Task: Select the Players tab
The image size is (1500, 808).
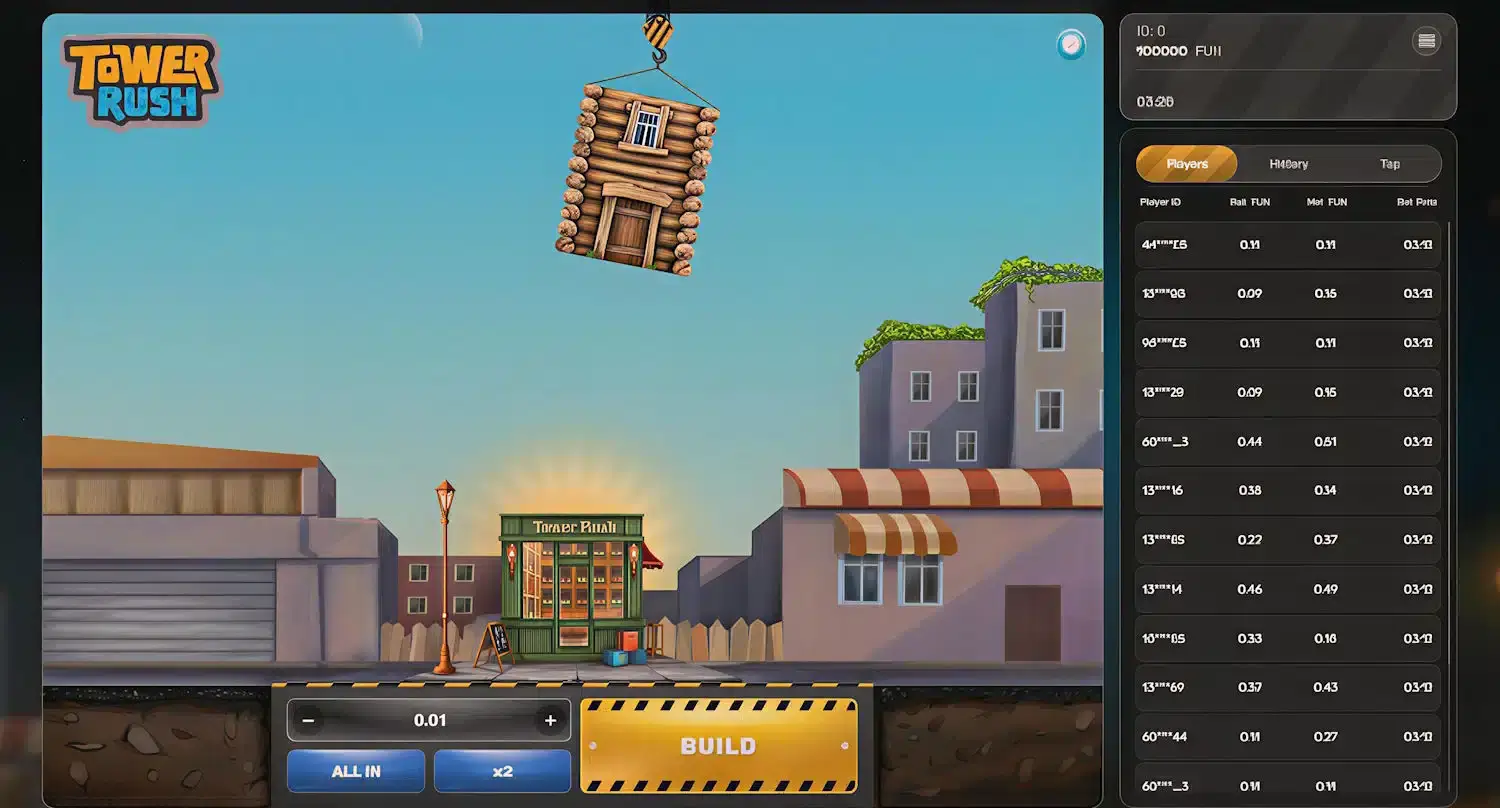Action: (1186, 163)
